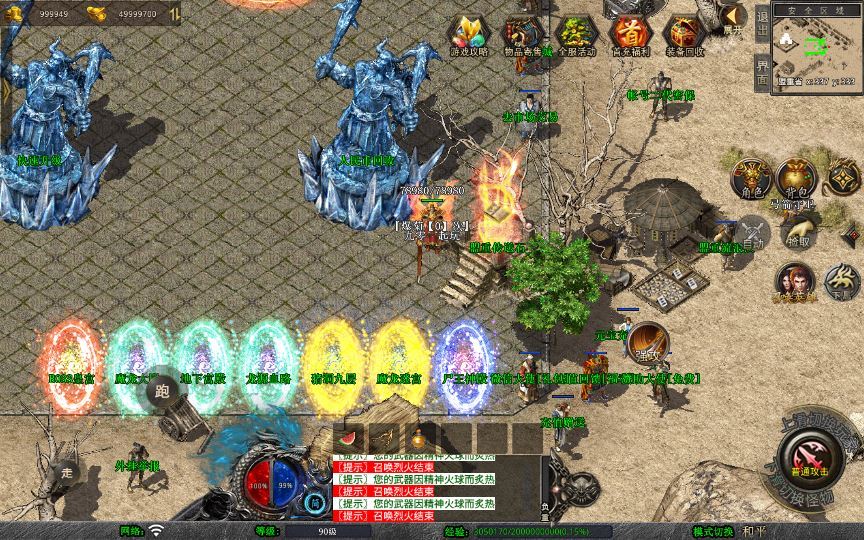Viewport: 864px width, 540px height.
Task: Click the 界面 interface tab
Action: [x=763, y=74]
